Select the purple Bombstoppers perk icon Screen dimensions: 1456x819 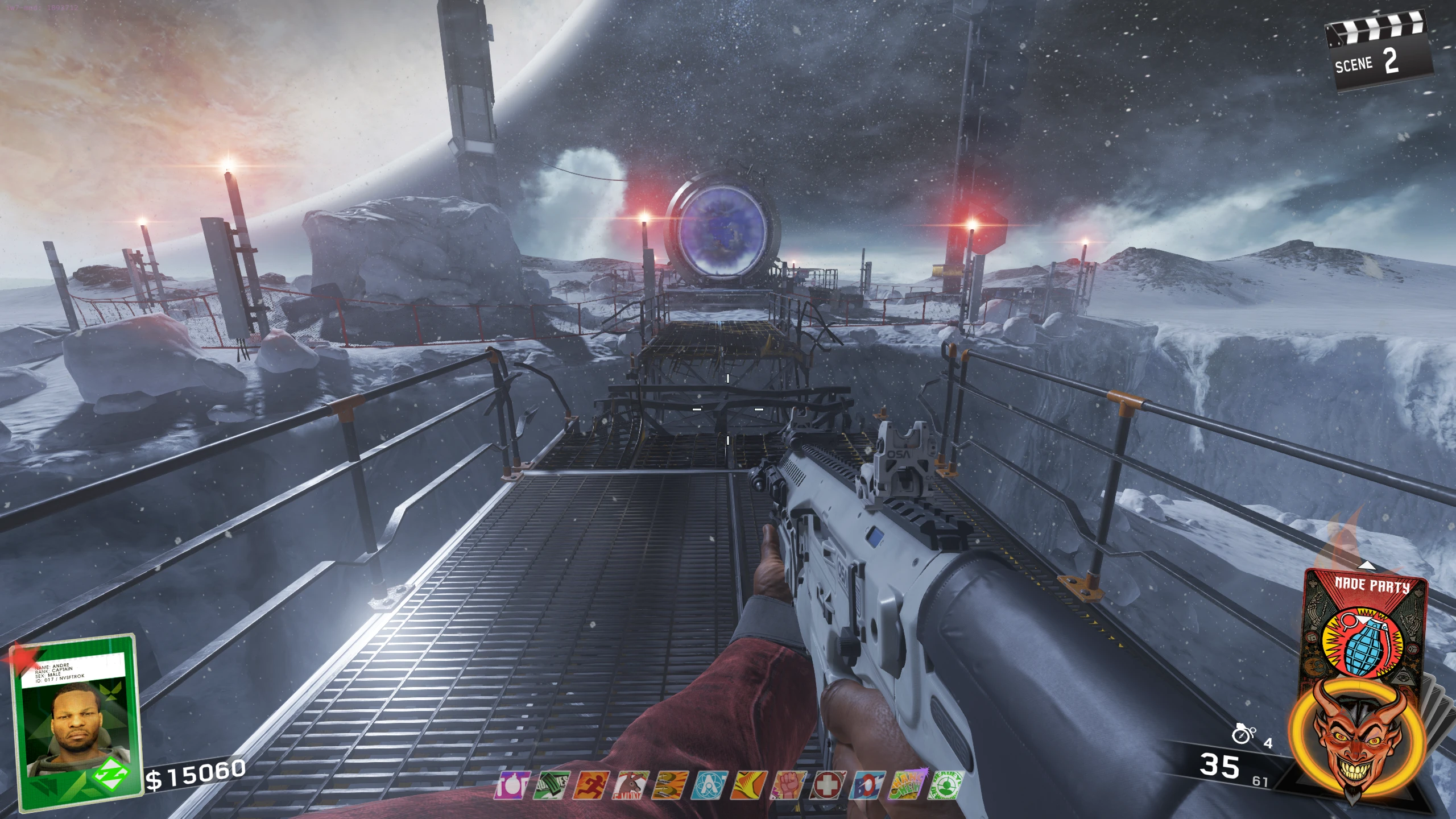507,785
